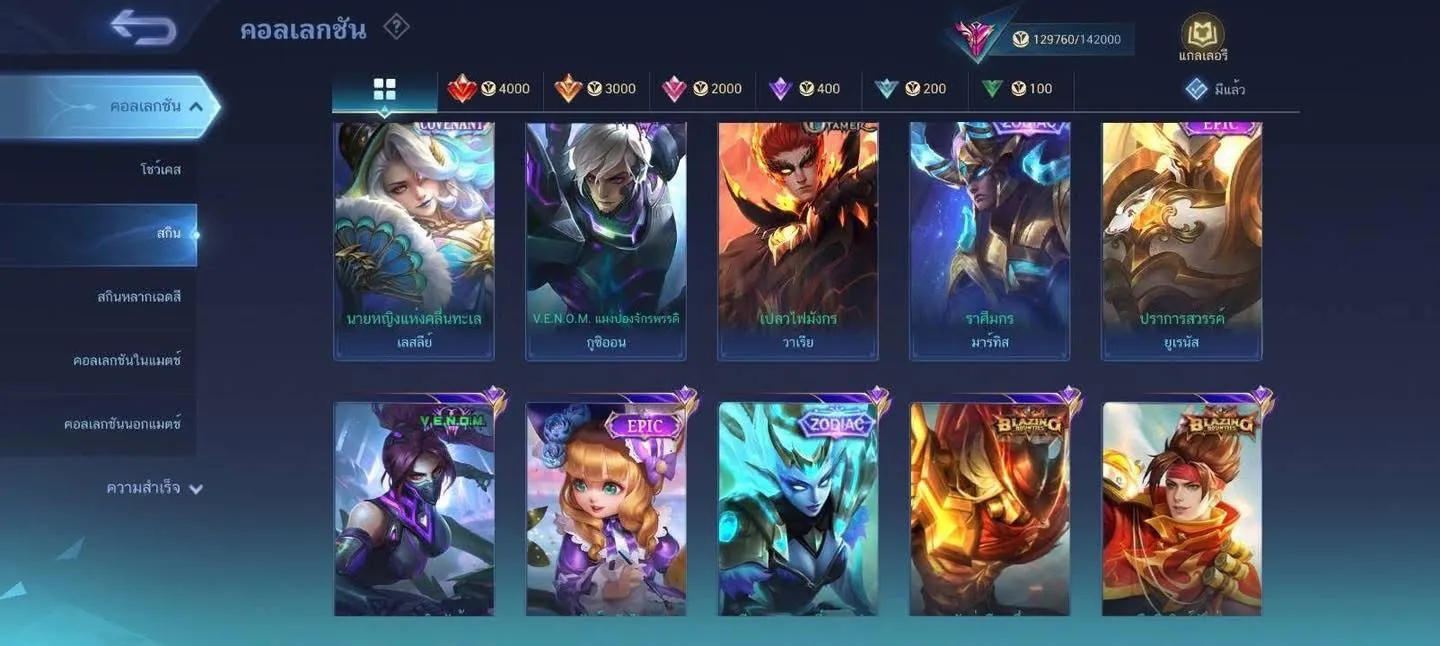Viewport: 1440px width, 646px height.
Task: Open the collection help question mark
Action: (x=396, y=27)
